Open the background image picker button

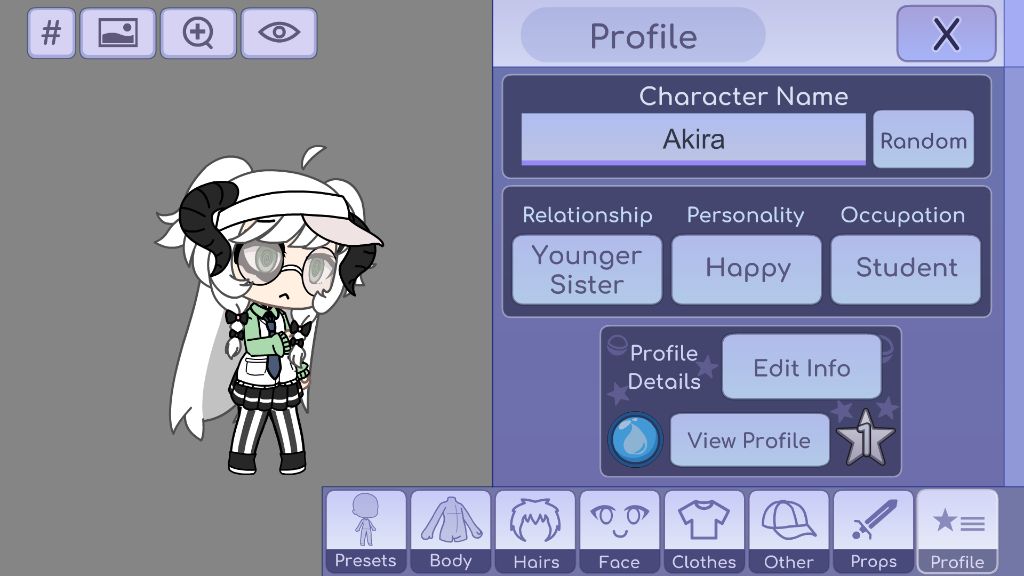pos(118,33)
